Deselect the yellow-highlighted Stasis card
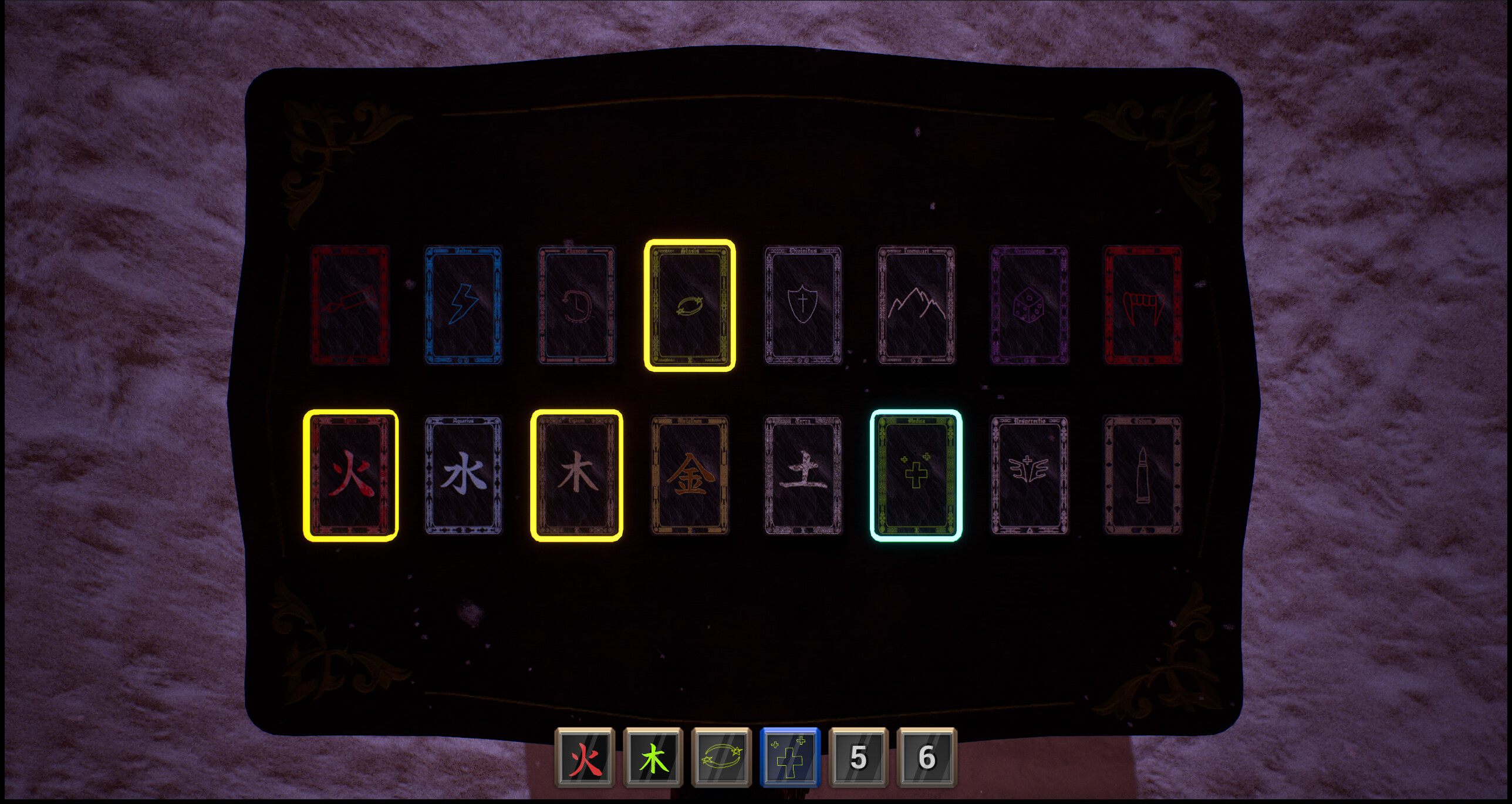1512x804 pixels. coord(690,307)
